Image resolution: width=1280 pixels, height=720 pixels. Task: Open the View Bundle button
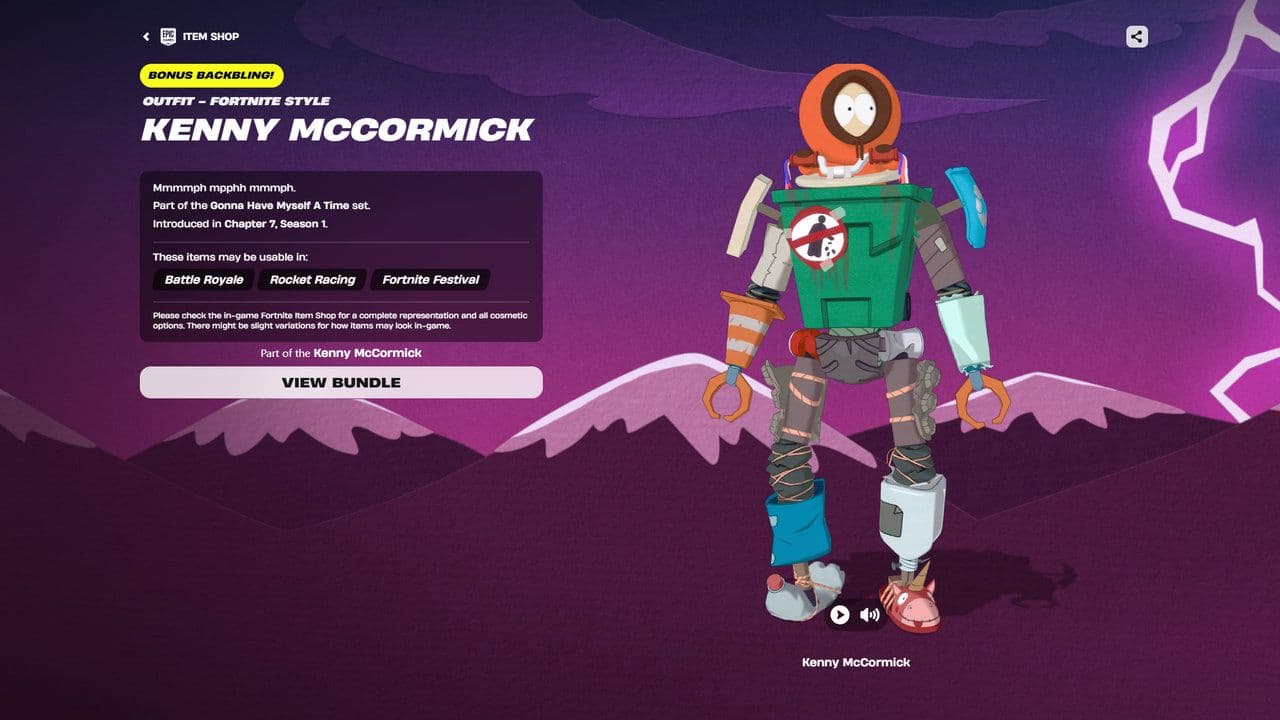point(341,382)
